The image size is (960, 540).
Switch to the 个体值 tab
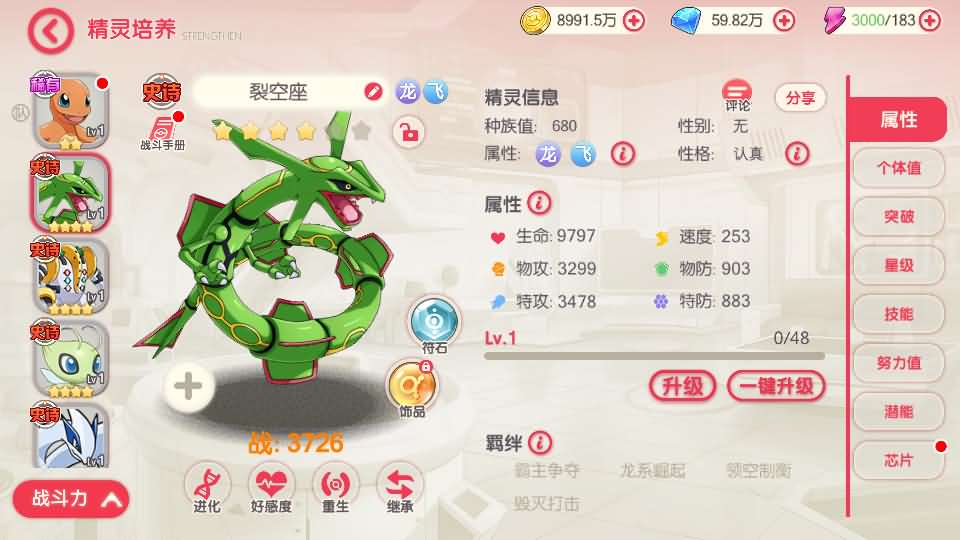[898, 168]
